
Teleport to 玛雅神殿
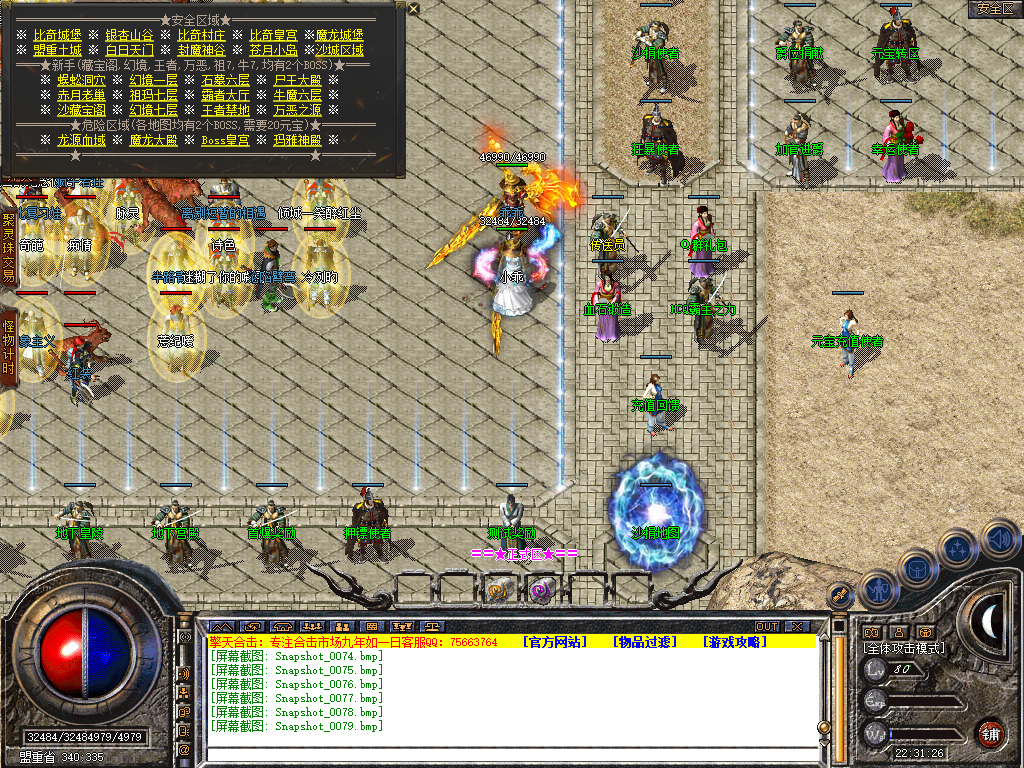coord(297,140)
